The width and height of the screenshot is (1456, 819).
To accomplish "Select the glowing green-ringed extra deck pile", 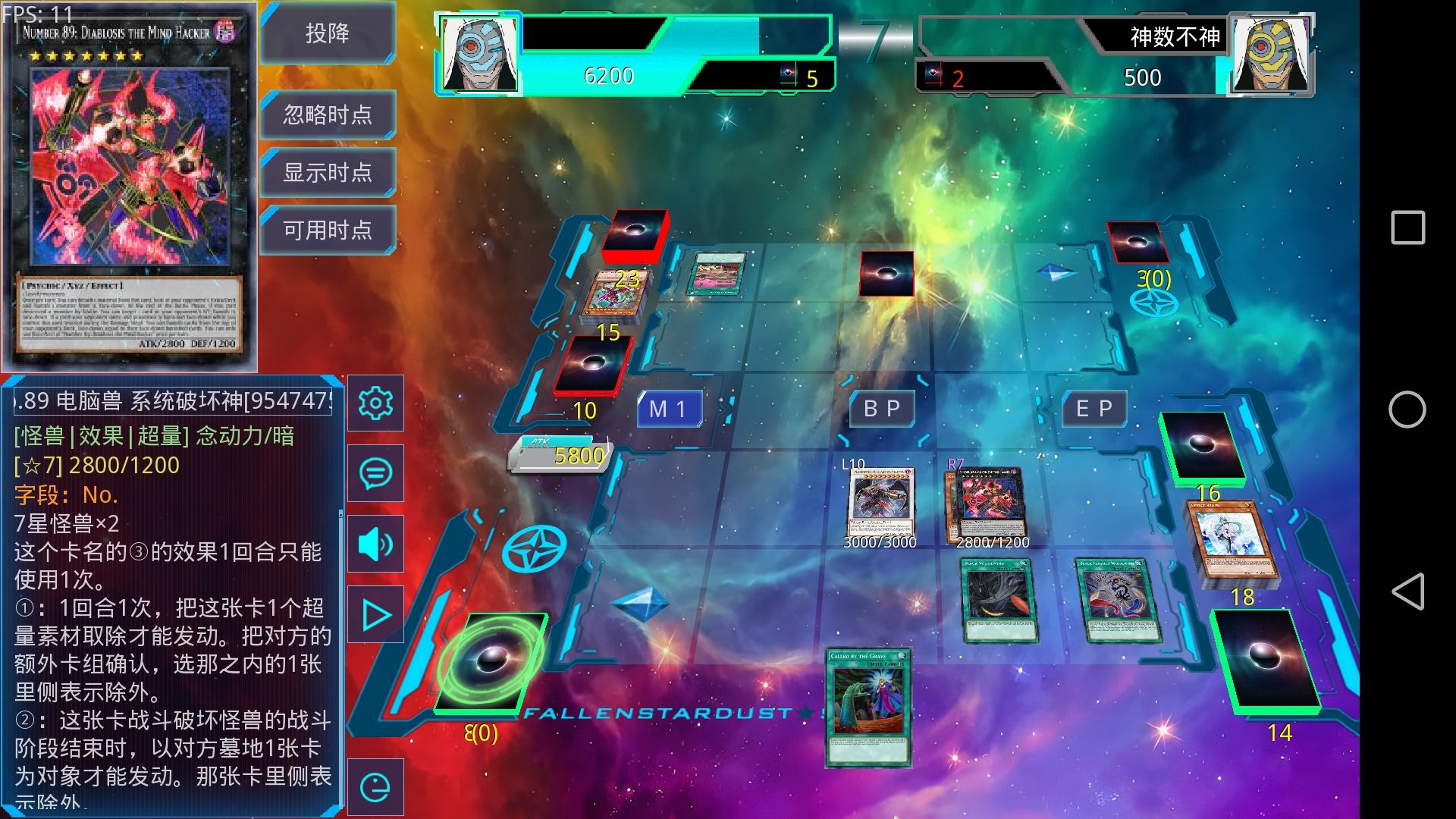I will tap(491, 663).
